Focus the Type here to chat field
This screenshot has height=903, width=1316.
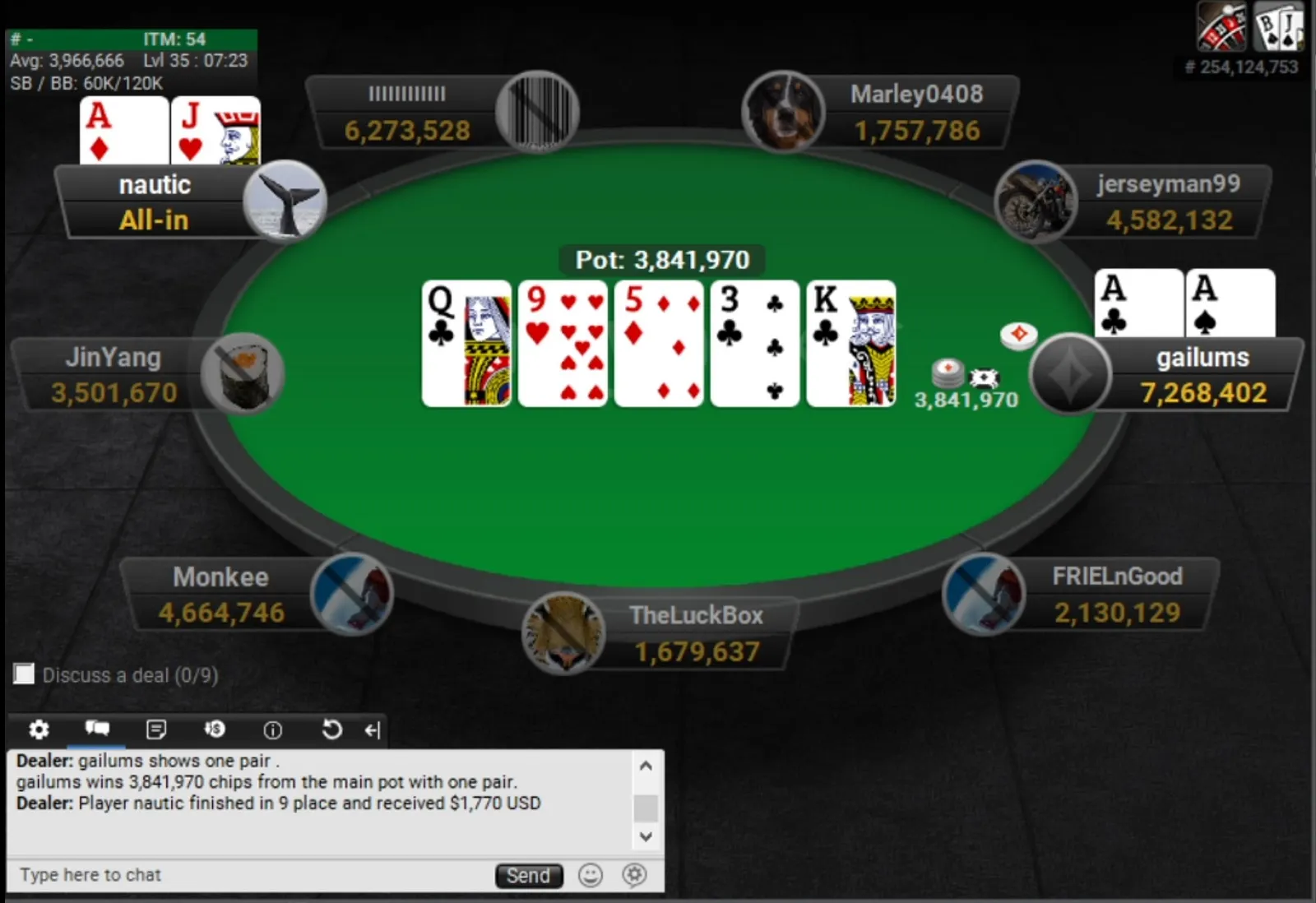click(247, 875)
